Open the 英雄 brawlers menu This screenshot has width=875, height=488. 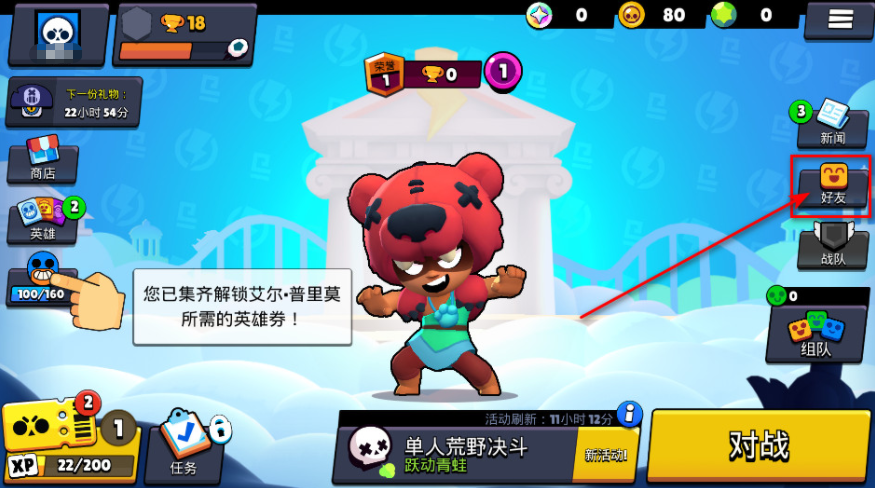click(42, 219)
